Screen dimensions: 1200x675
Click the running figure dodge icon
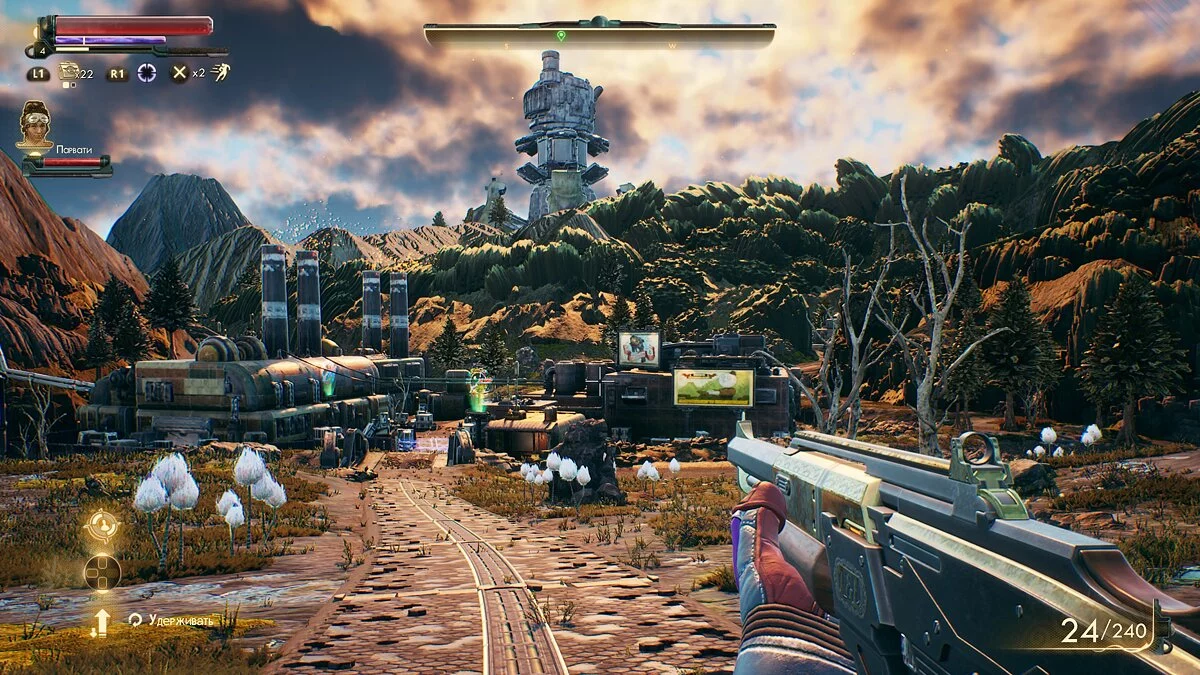point(220,72)
